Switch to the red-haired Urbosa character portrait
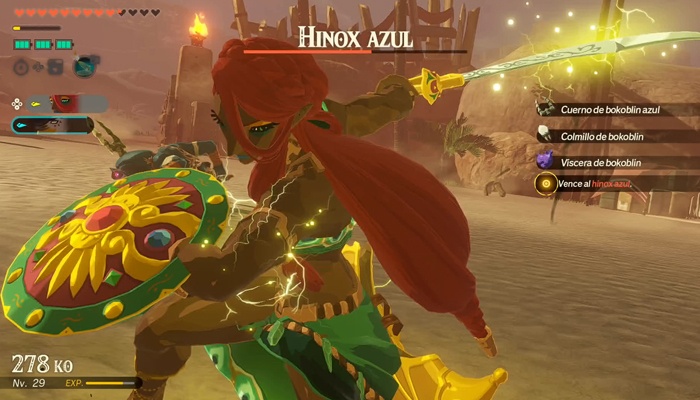 pos(62,103)
